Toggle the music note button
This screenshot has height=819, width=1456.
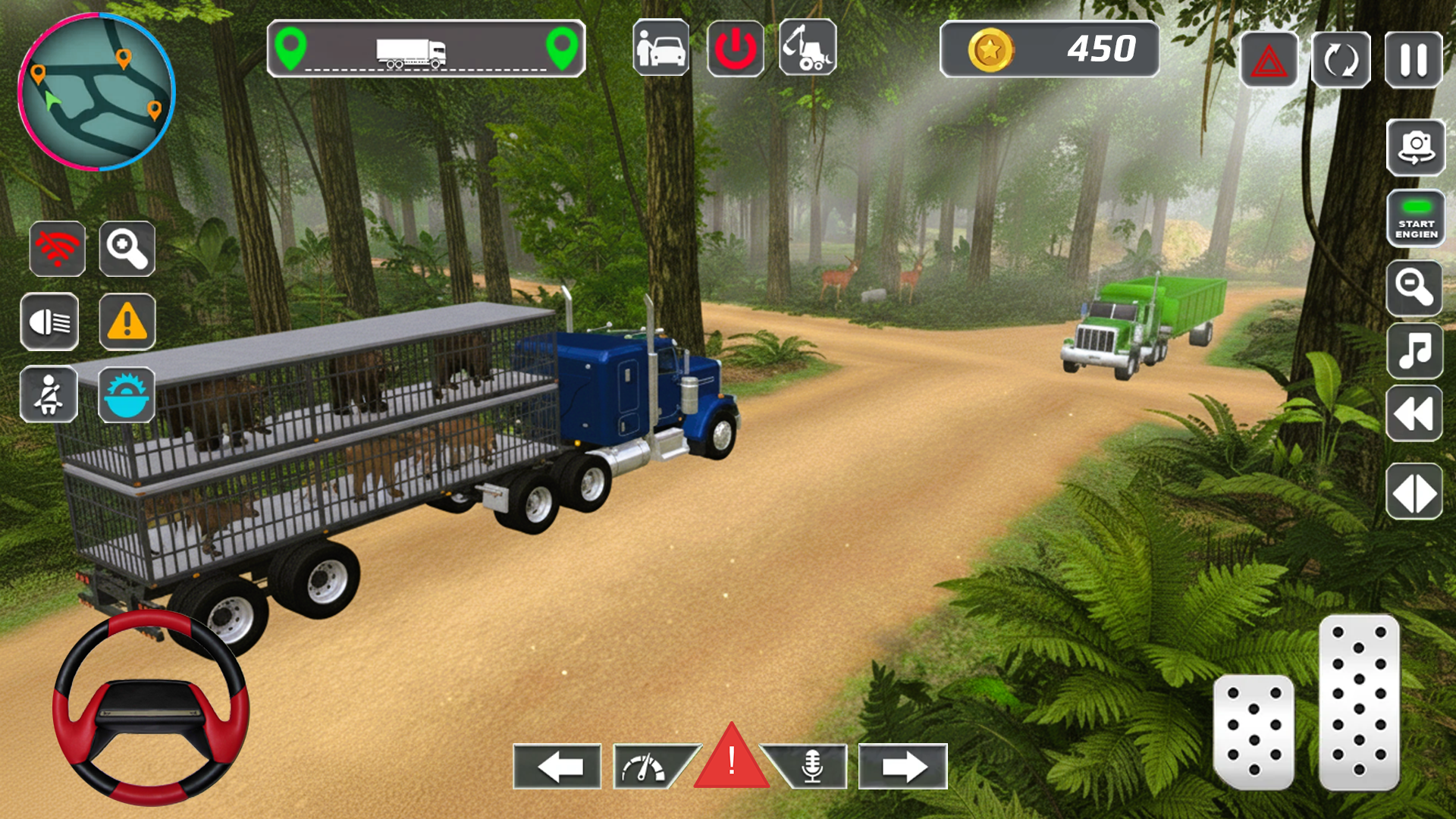pos(1414,350)
